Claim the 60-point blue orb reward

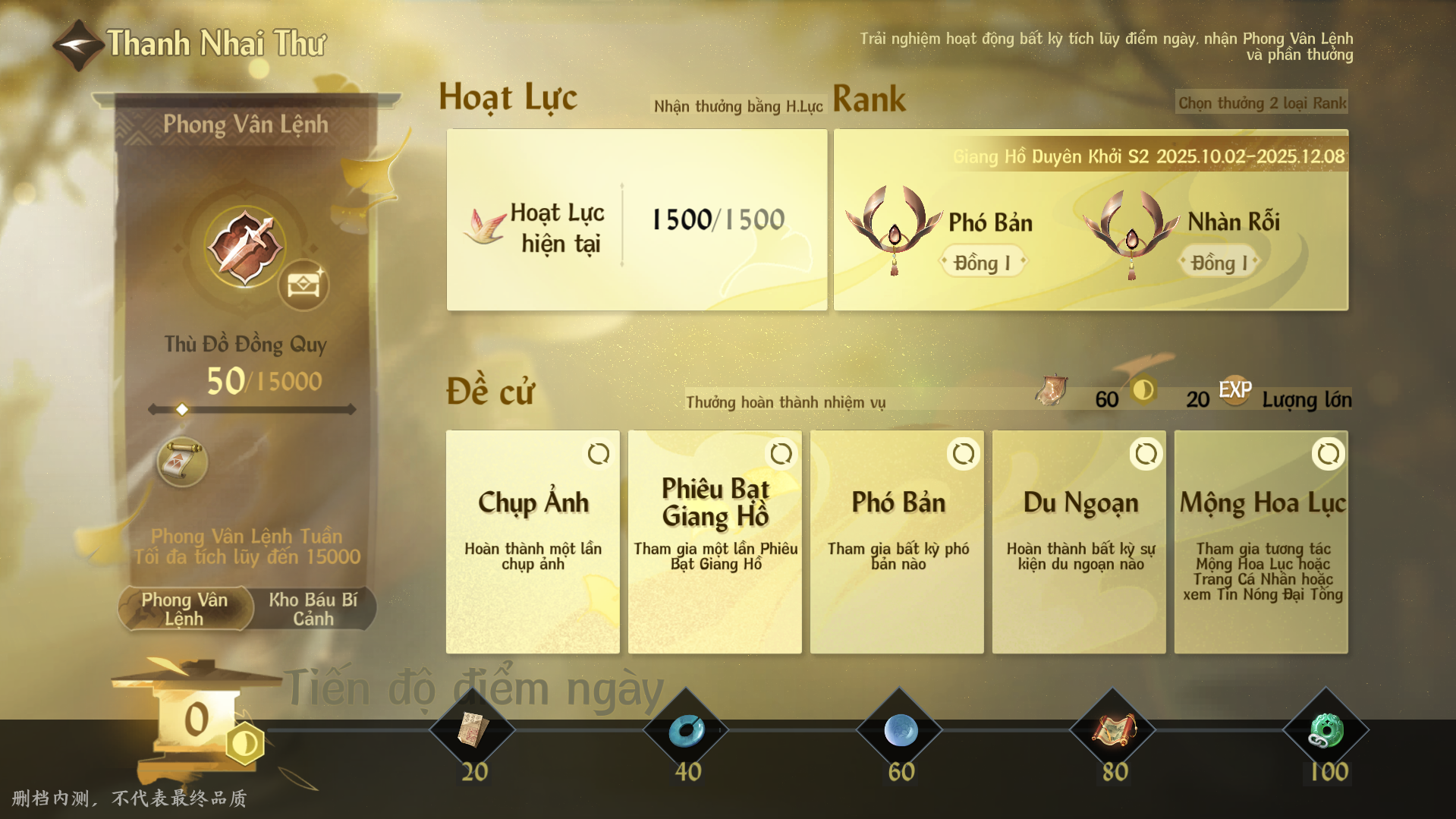point(901,730)
